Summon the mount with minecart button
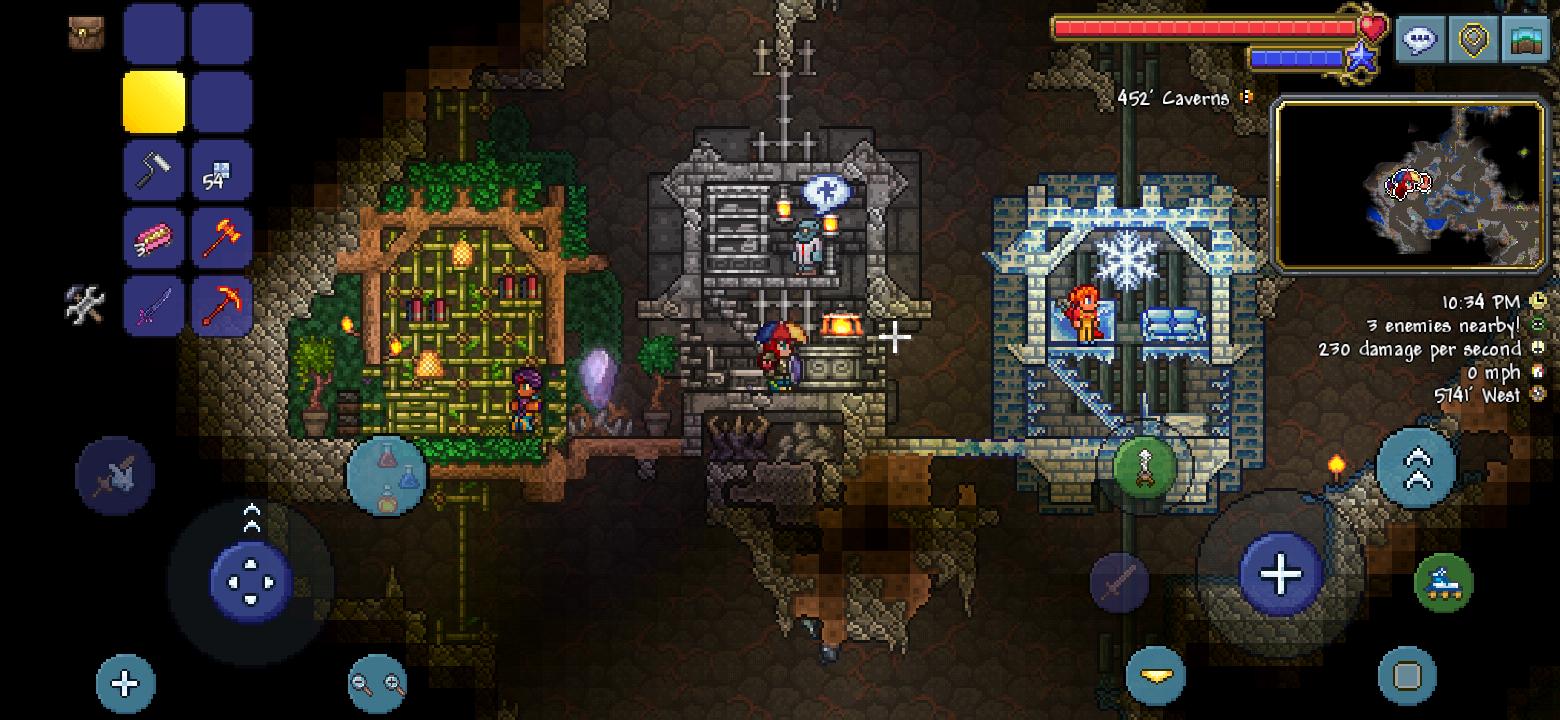Viewport: 1560px width, 720px height. click(1443, 581)
